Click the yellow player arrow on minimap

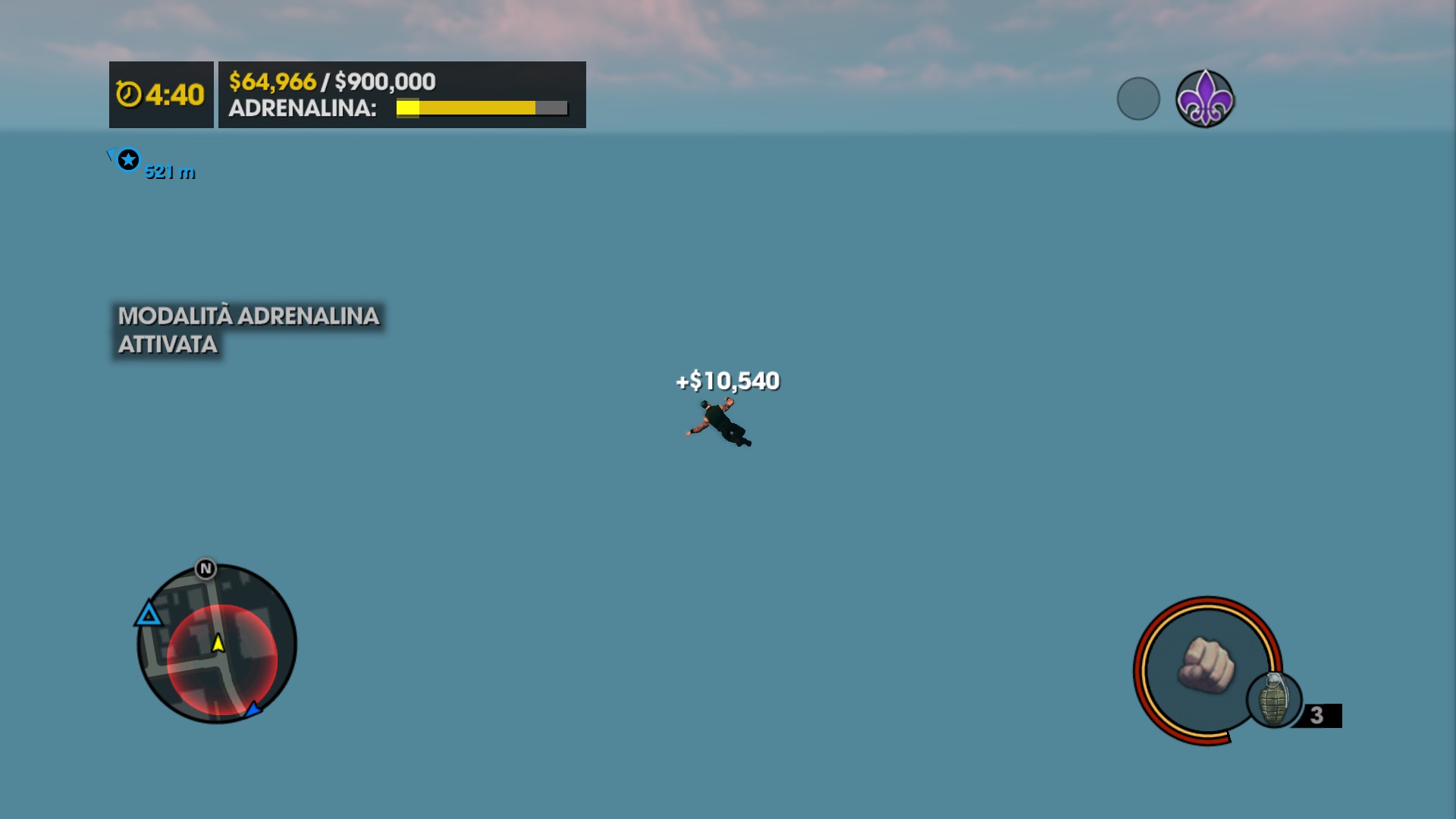(218, 643)
